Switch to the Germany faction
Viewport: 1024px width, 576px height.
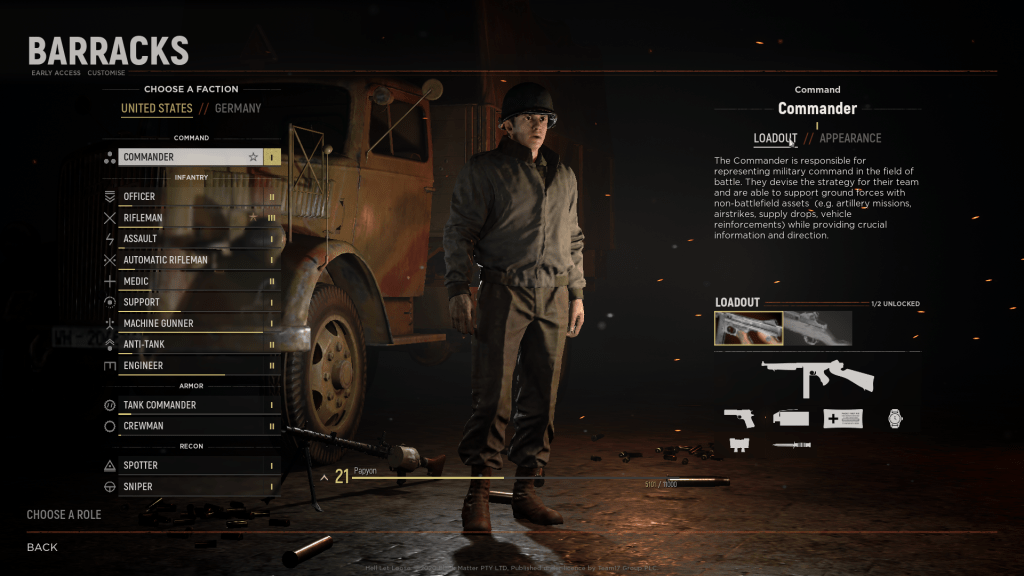pos(238,108)
